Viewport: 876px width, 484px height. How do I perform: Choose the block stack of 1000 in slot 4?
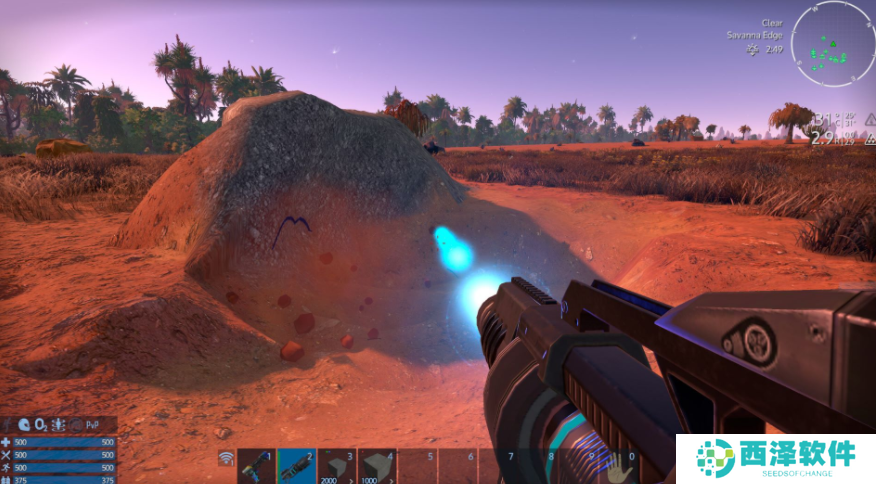coord(377,466)
